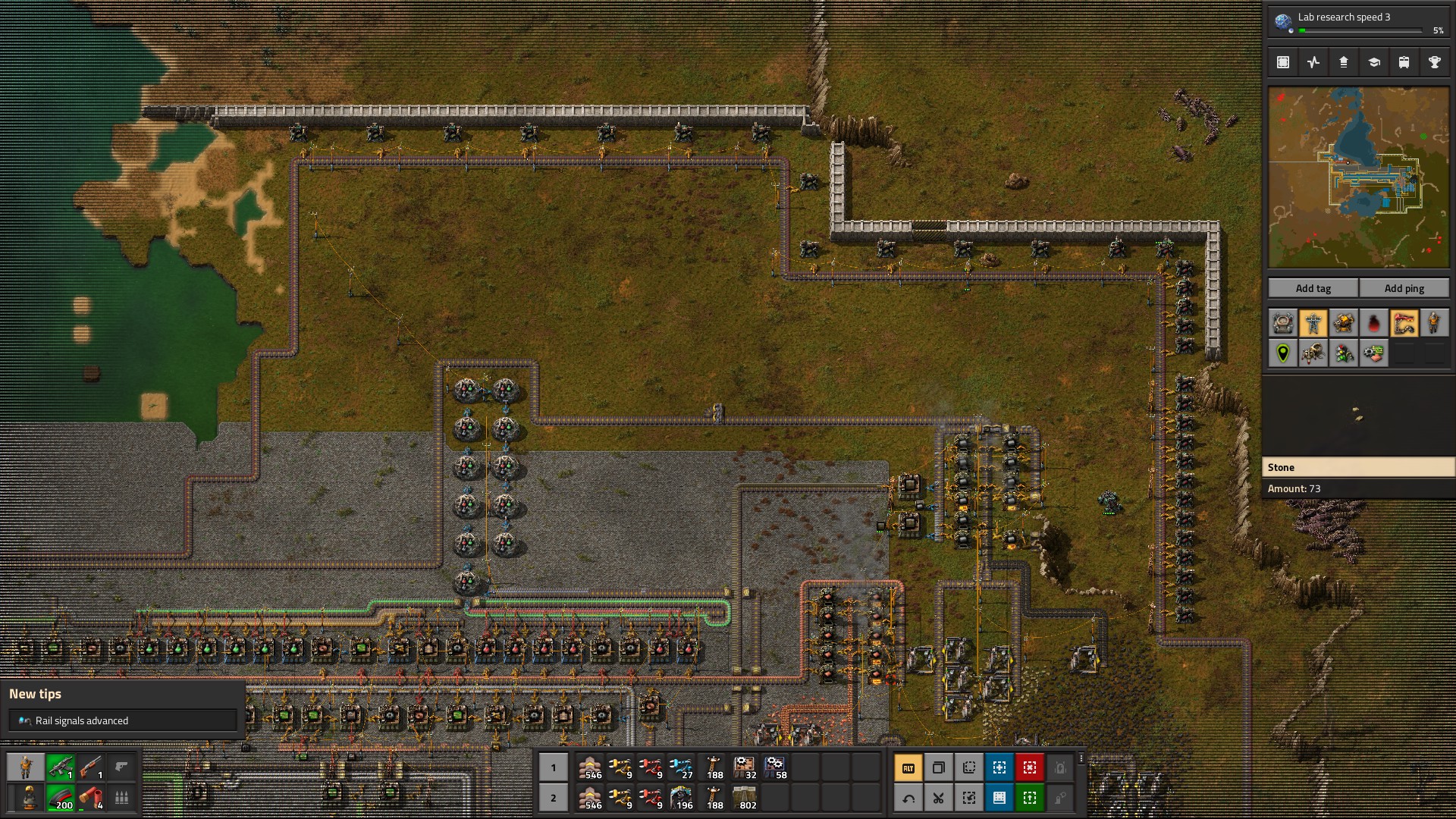
Task: Select the shotgun shells ammo slot
Action: pyautogui.click(x=91, y=798)
